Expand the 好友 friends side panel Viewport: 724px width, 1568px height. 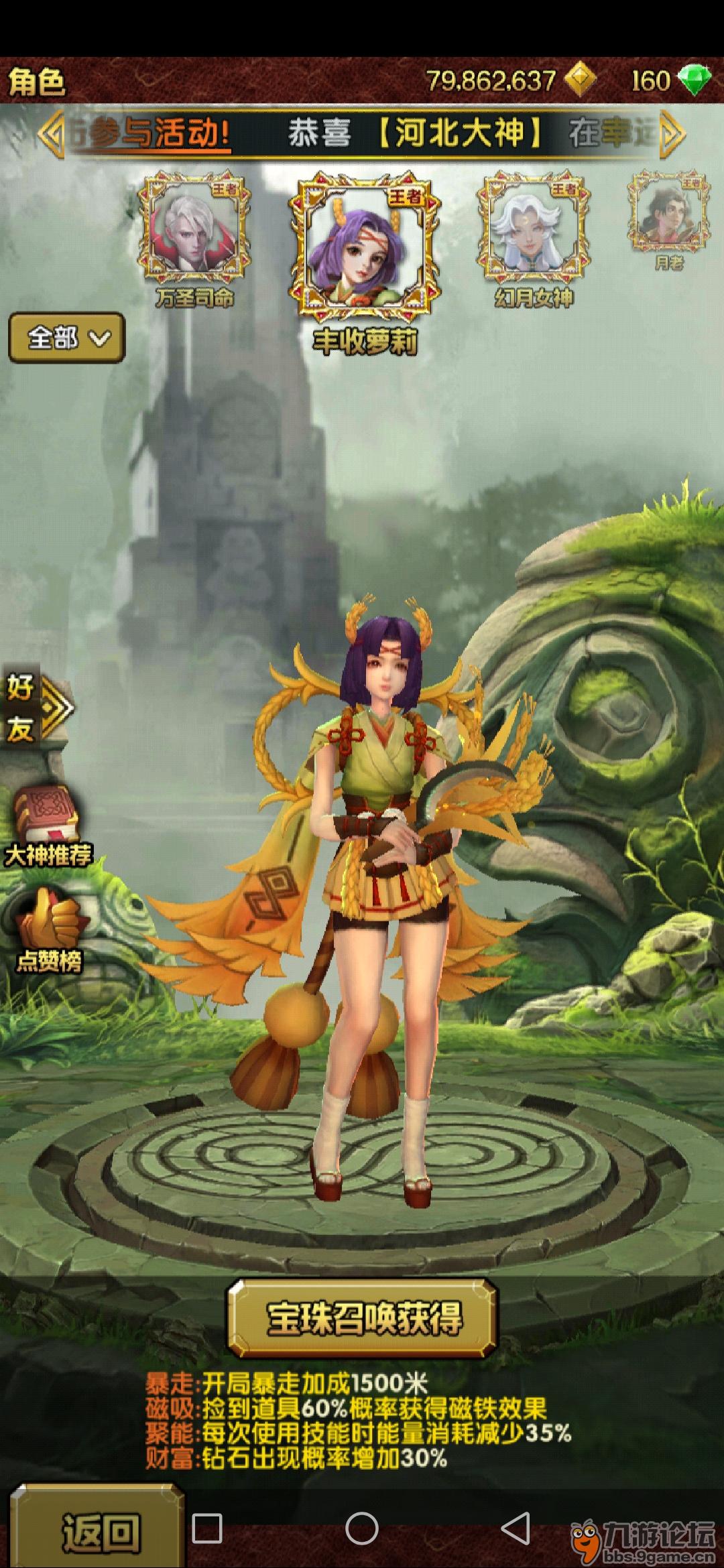tap(38, 708)
